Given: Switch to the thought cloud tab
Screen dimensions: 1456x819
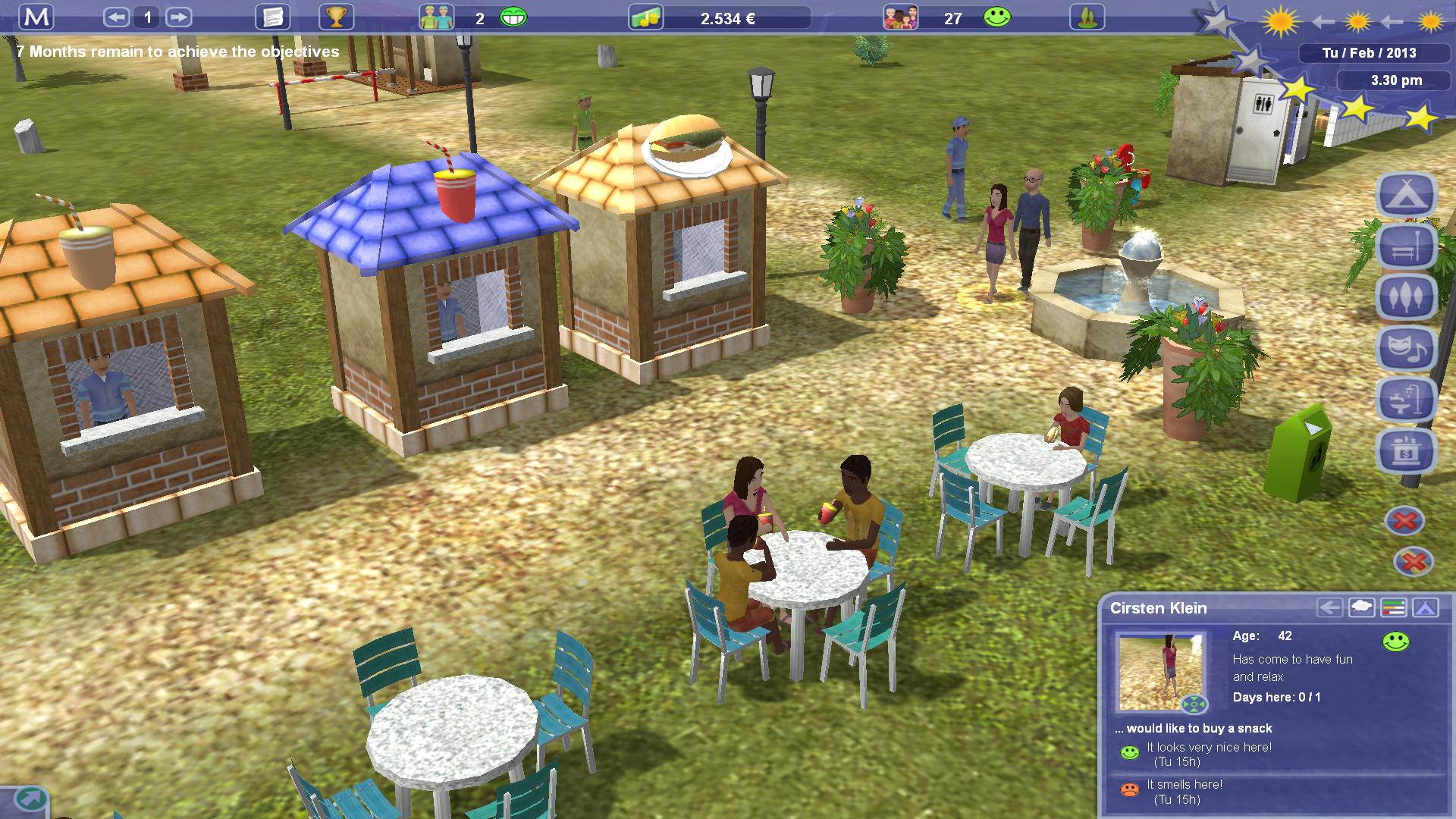Looking at the screenshot, I should click(1362, 607).
